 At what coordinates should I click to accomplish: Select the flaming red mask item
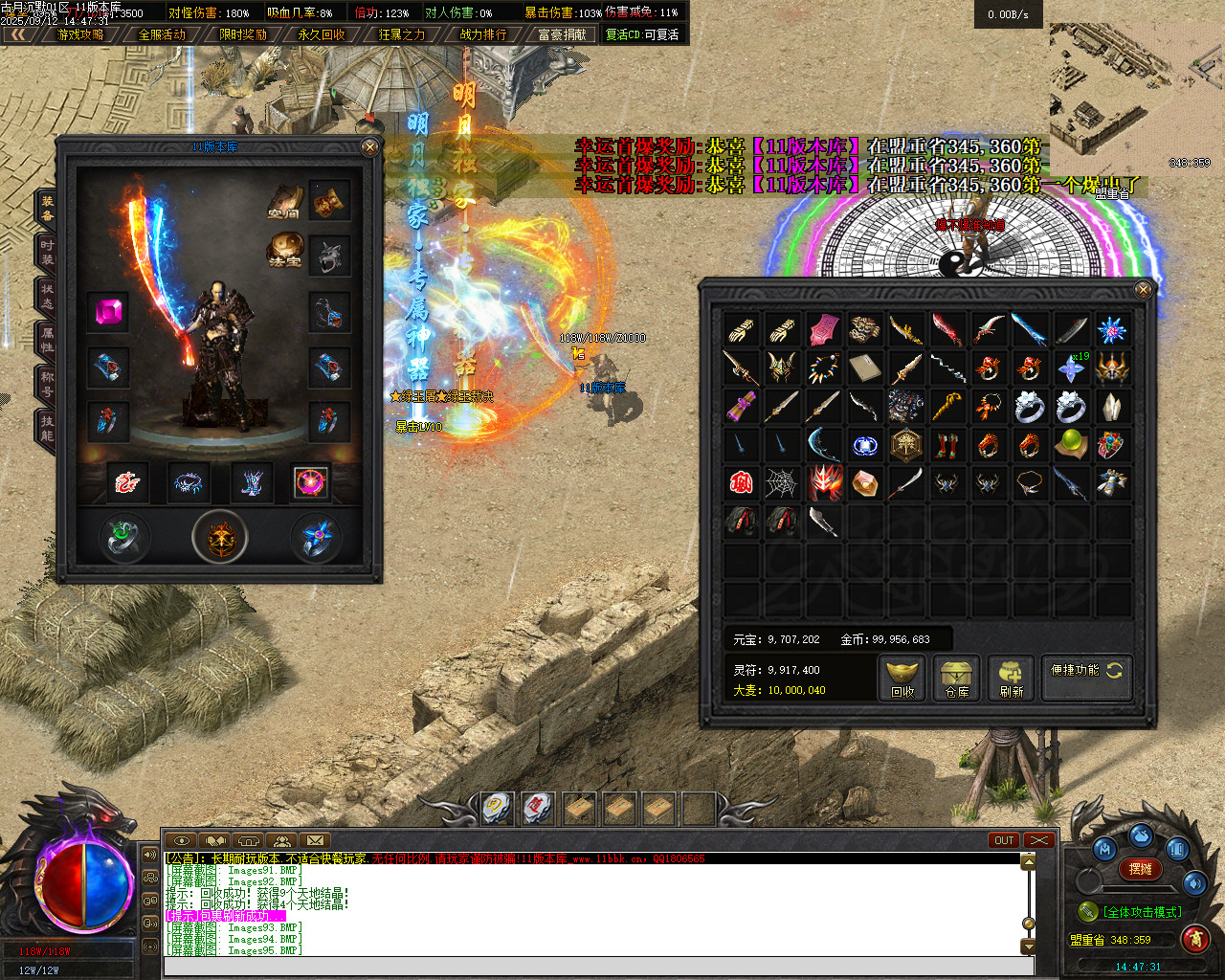824,483
